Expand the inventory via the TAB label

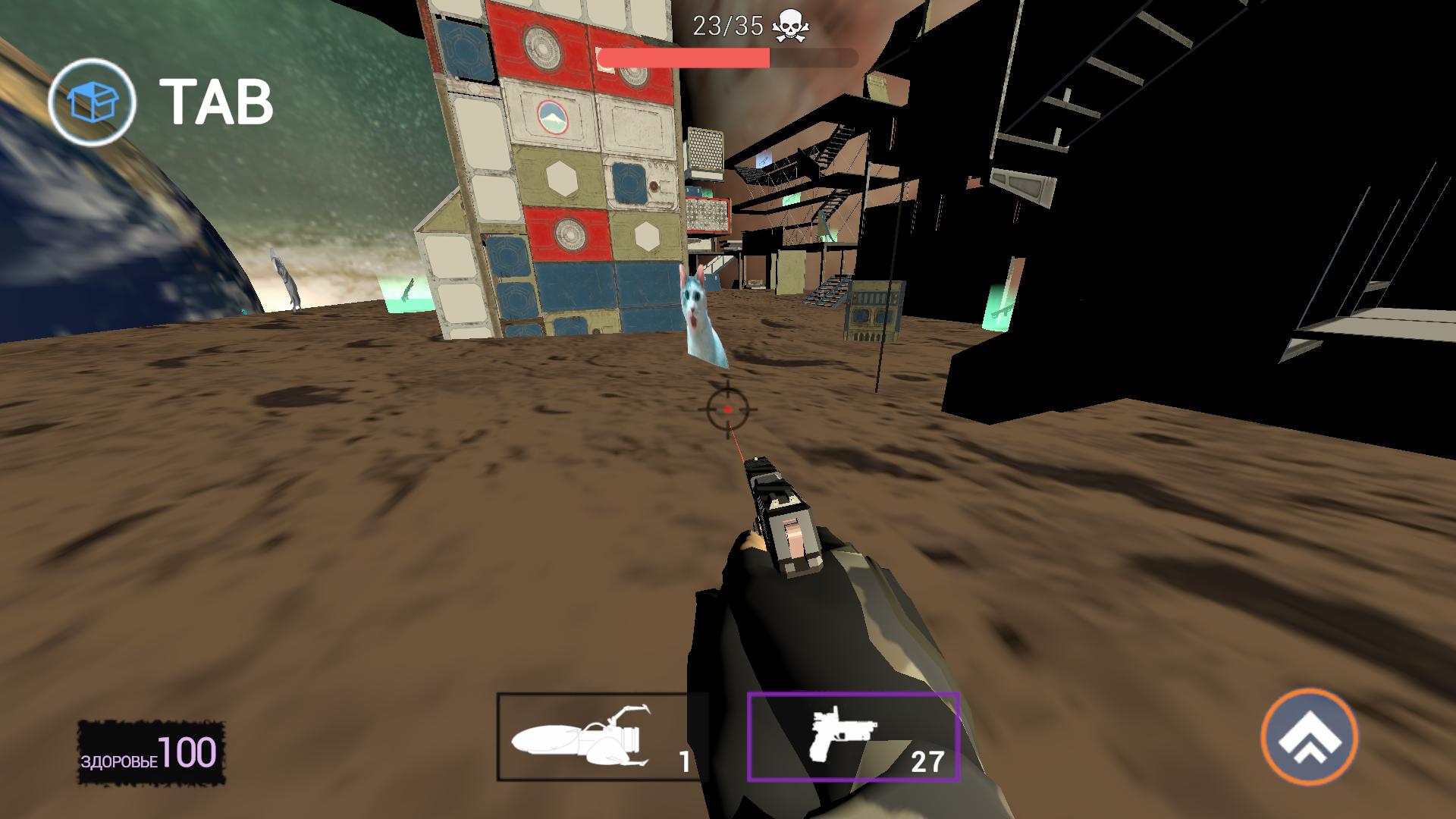click(x=215, y=99)
